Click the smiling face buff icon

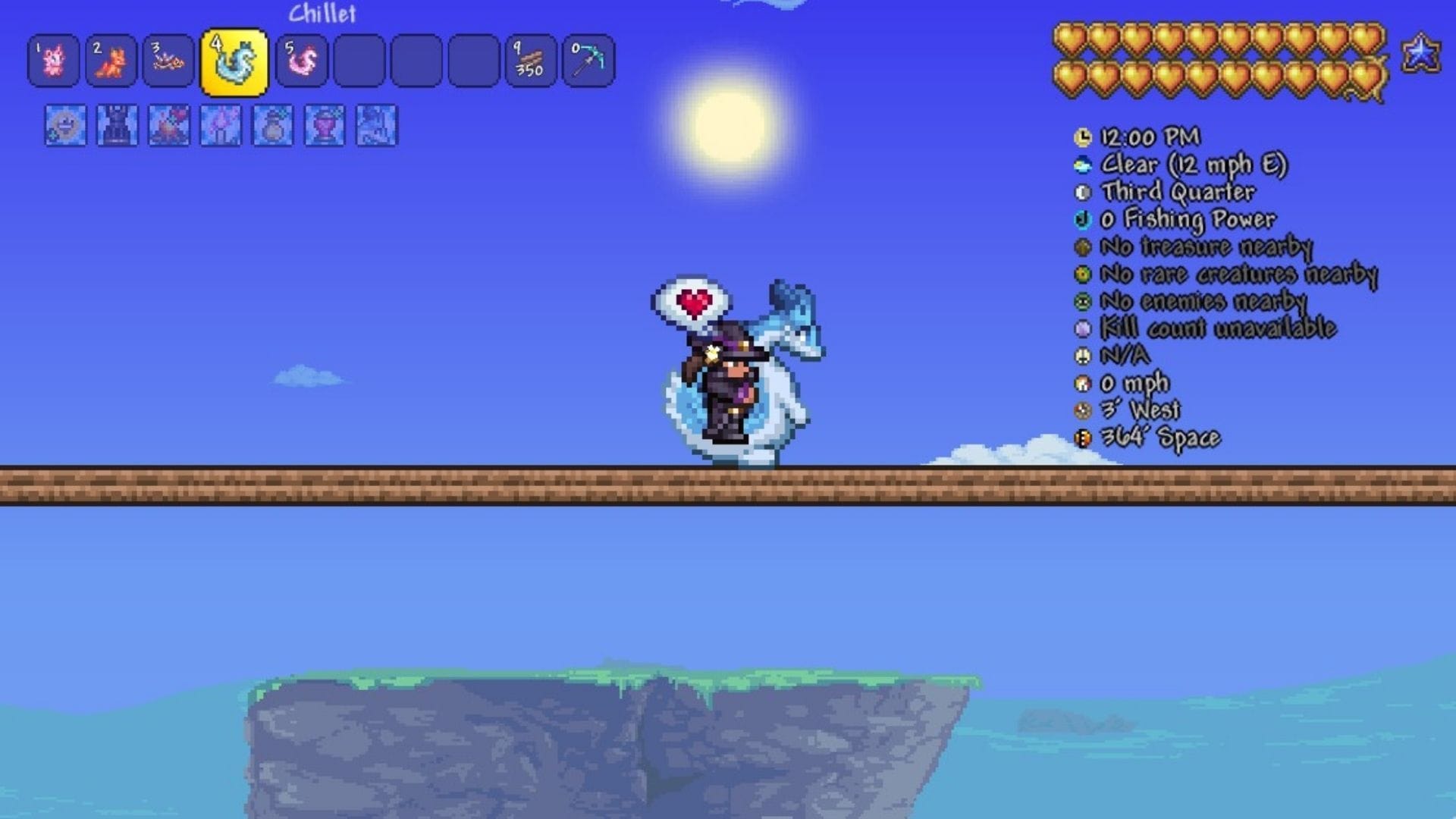65,125
